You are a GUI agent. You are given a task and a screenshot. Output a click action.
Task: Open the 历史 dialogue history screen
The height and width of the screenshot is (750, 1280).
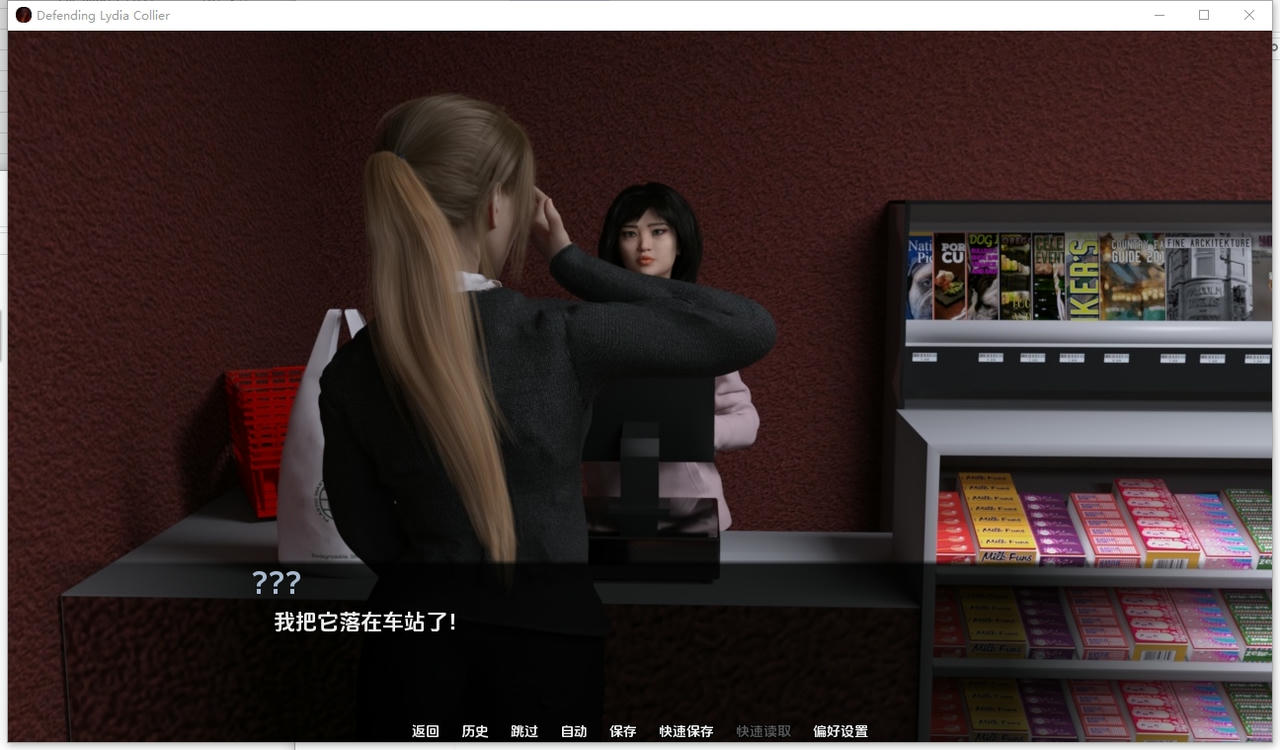coord(475,731)
